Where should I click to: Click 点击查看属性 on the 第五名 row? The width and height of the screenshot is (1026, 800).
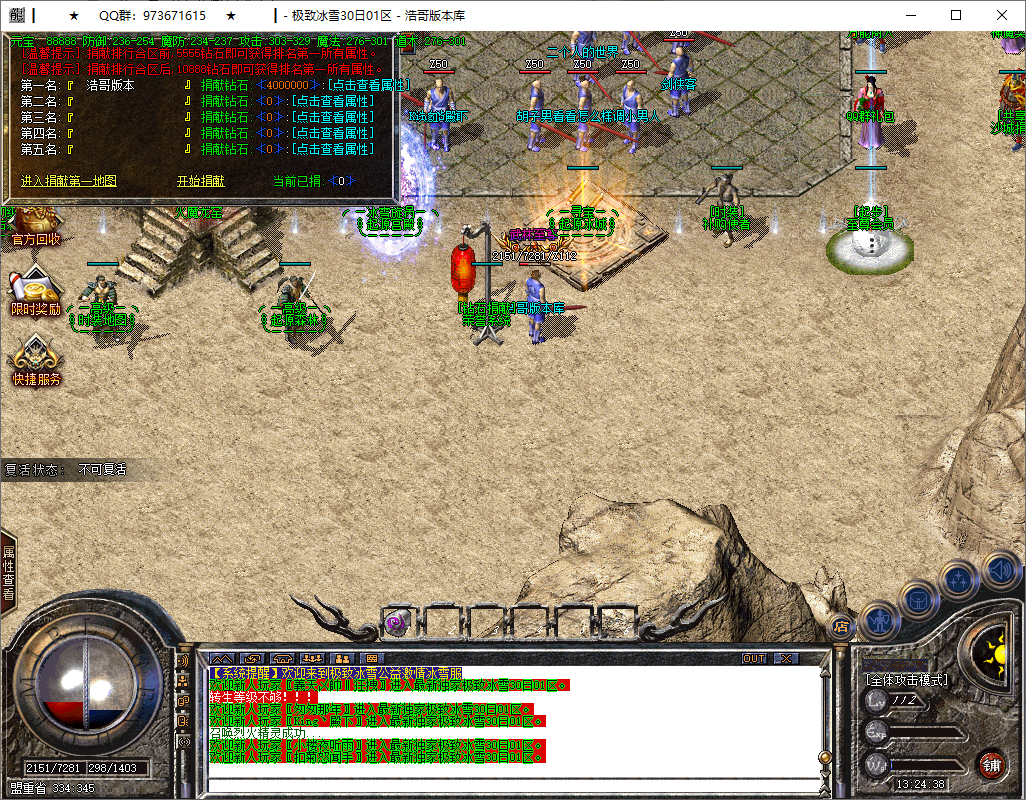click(332, 150)
